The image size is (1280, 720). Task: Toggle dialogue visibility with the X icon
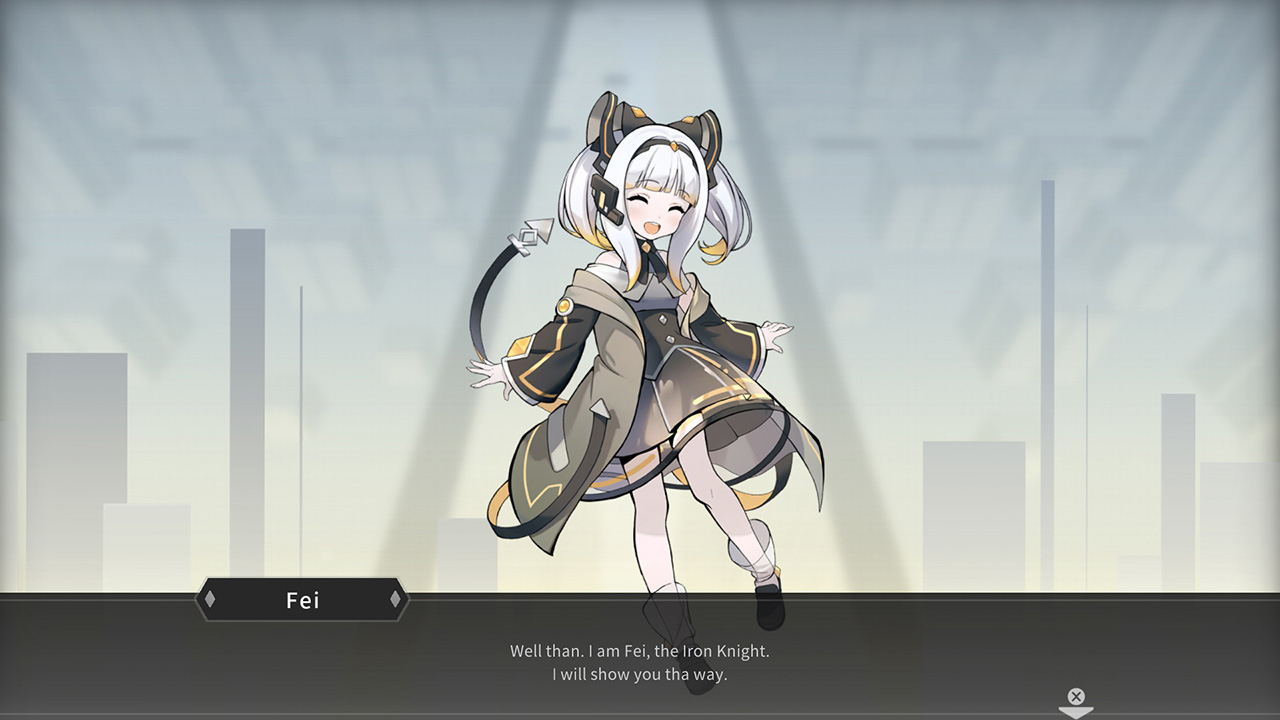pos(1076,696)
